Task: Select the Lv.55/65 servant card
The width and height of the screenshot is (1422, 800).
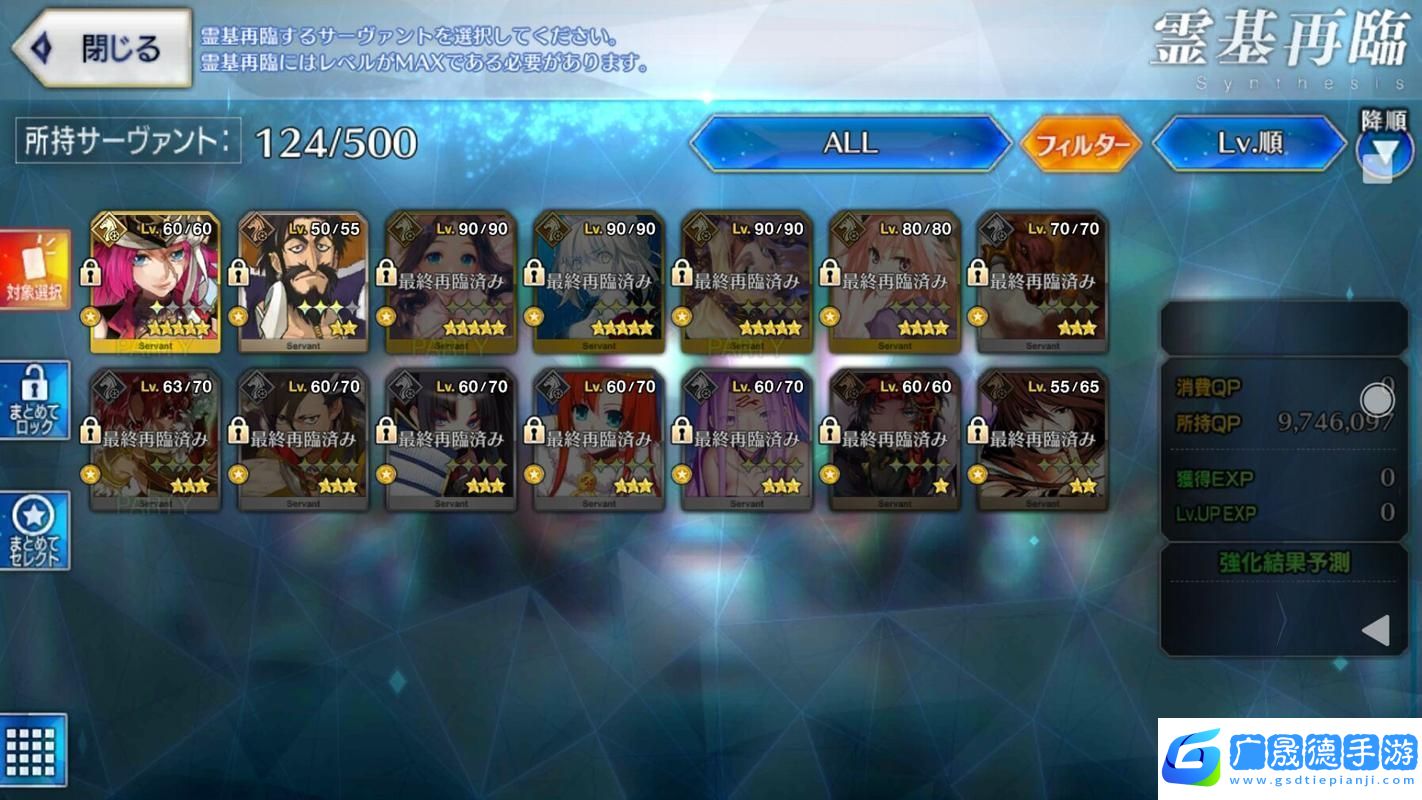Action: point(1042,440)
